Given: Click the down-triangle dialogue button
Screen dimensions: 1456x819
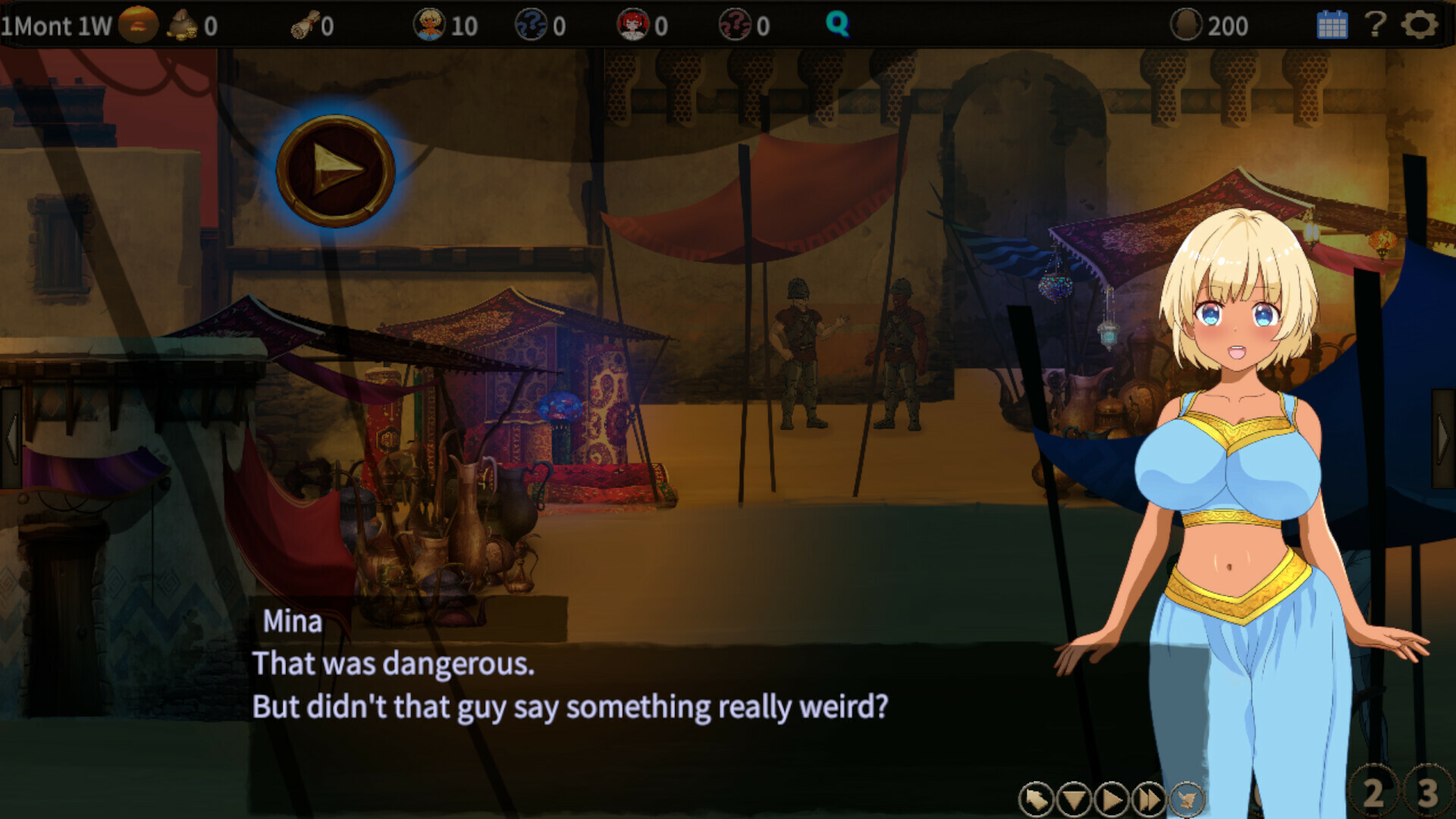Looking at the screenshot, I should (1074, 799).
